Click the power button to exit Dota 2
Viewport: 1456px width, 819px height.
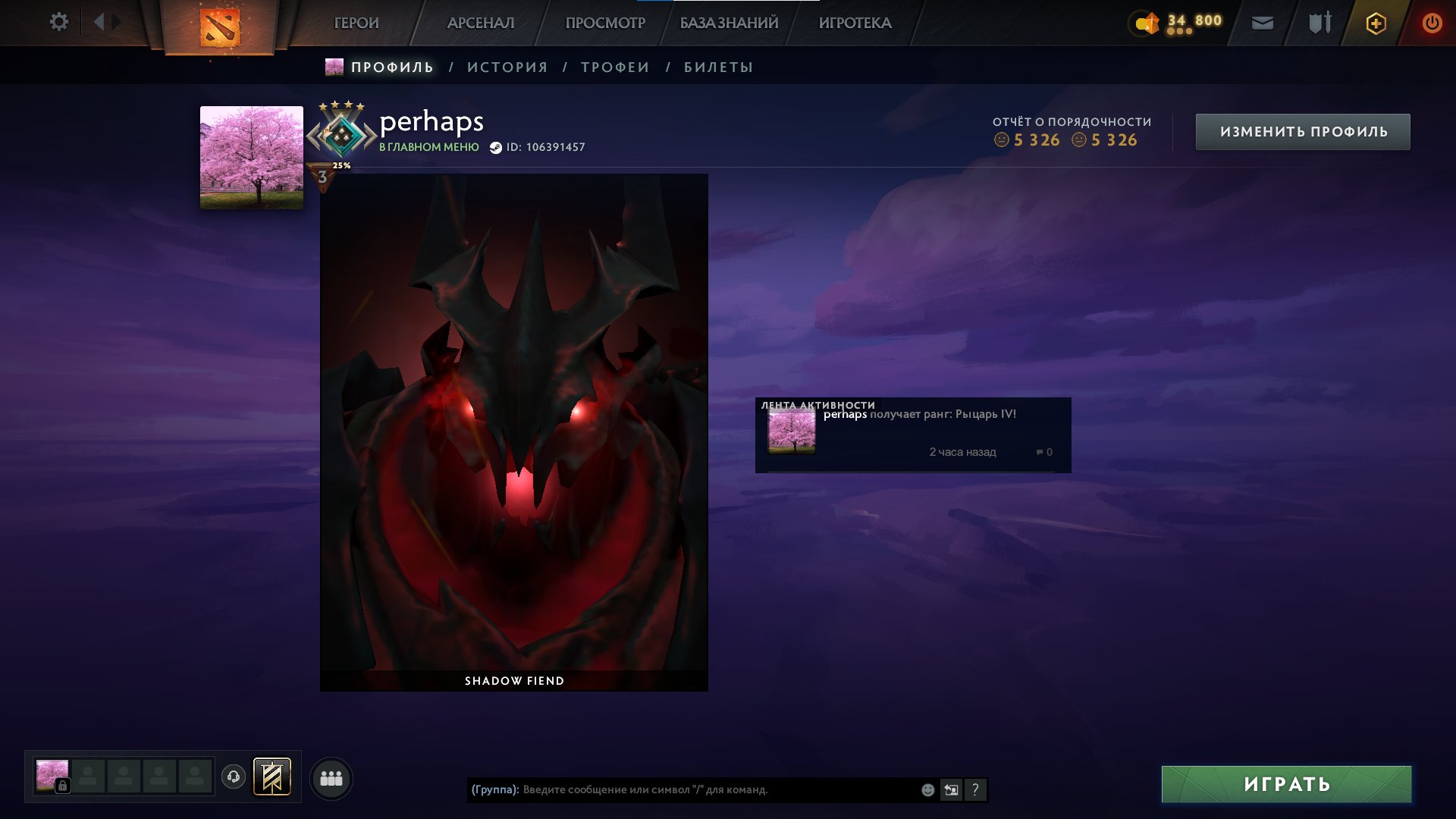(x=1432, y=23)
